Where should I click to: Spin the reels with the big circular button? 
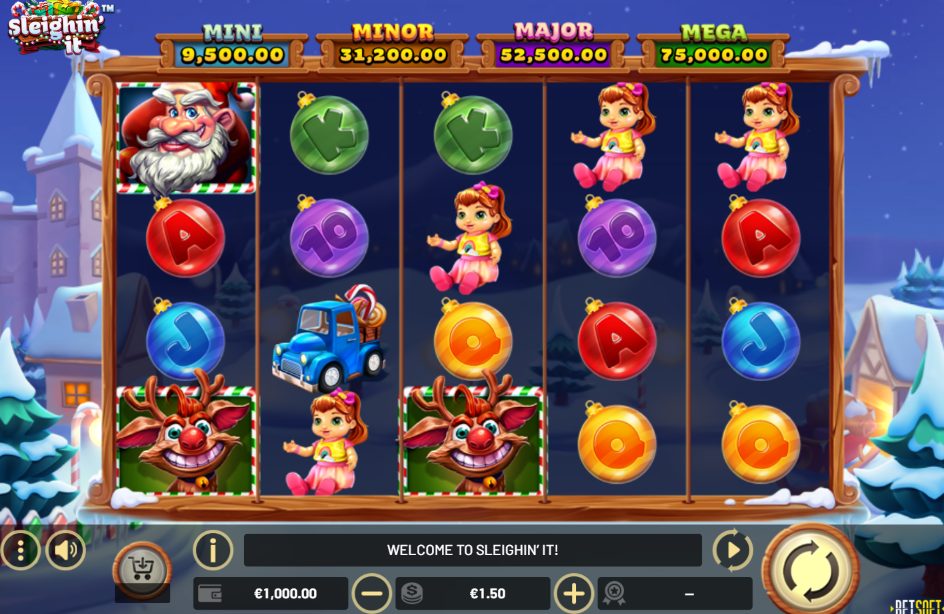tap(810, 569)
